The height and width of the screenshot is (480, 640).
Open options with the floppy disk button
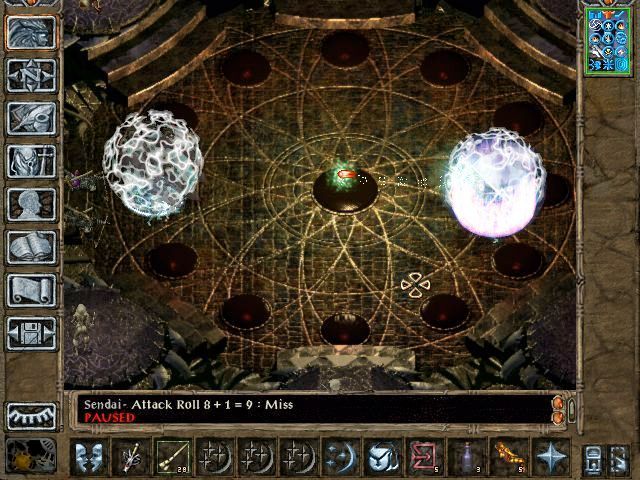pos(31,333)
